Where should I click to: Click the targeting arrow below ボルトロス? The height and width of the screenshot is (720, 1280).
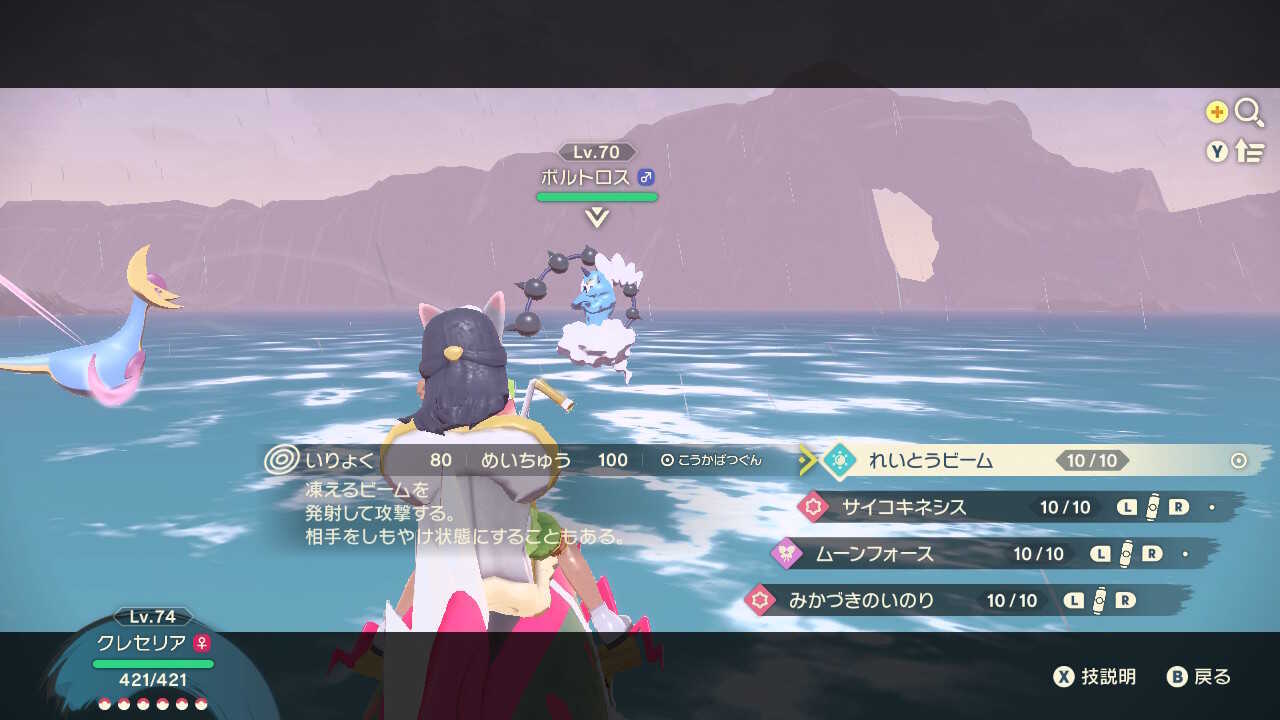point(597,217)
